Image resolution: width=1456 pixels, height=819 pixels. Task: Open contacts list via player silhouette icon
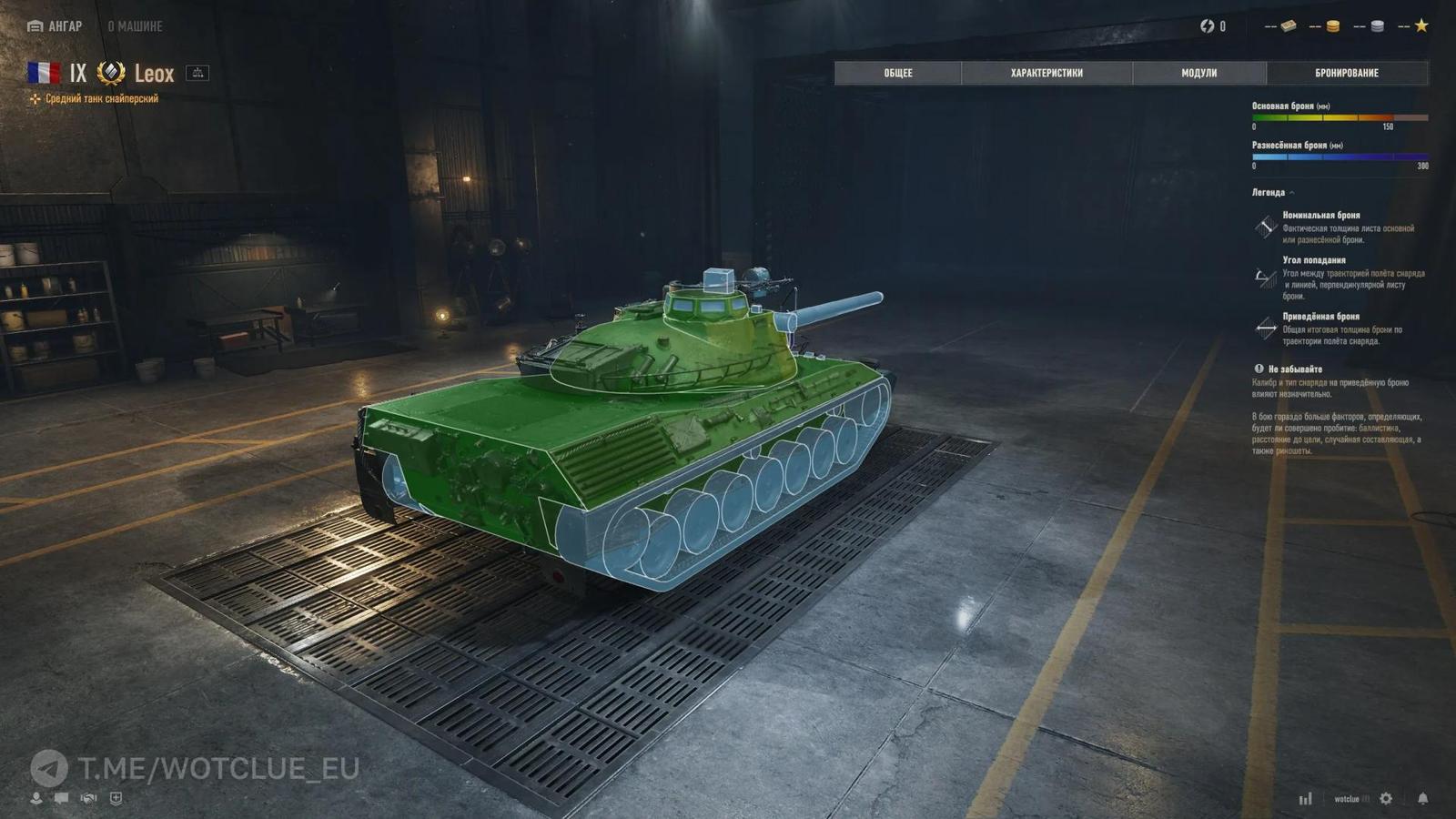tap(36, 799)
